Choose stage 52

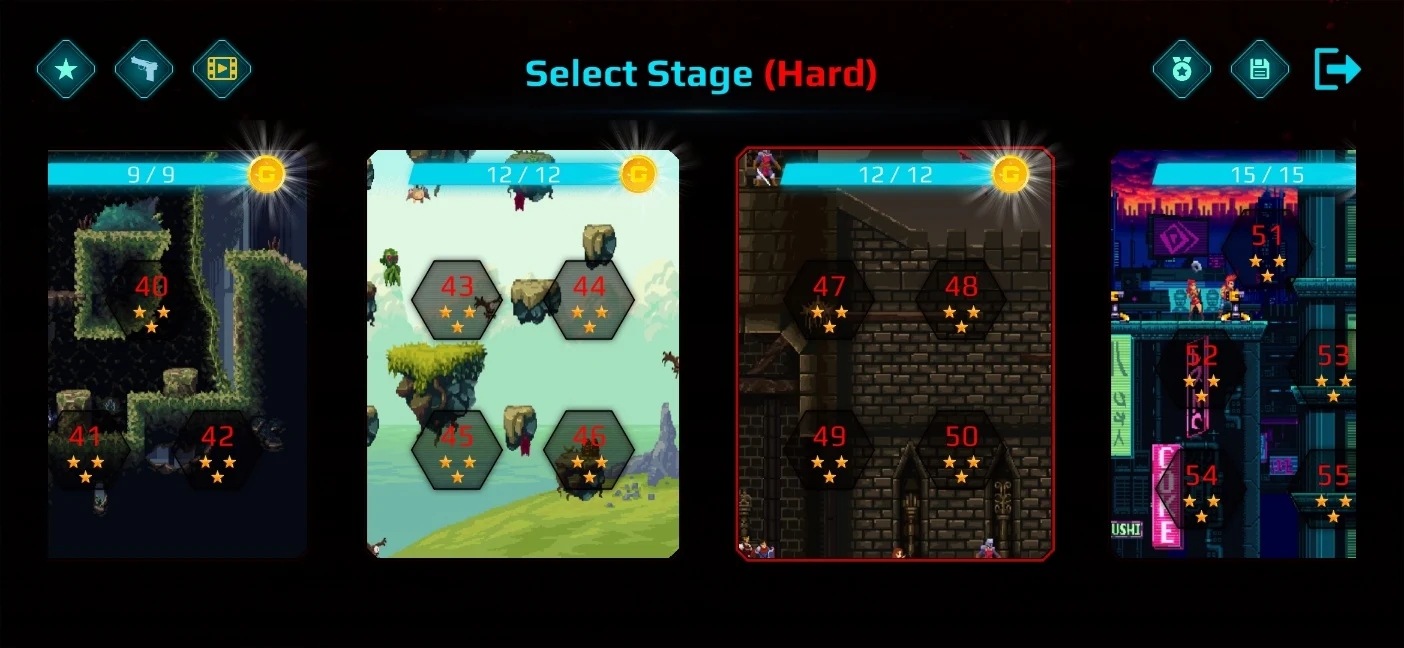(x=1201, y=368)
